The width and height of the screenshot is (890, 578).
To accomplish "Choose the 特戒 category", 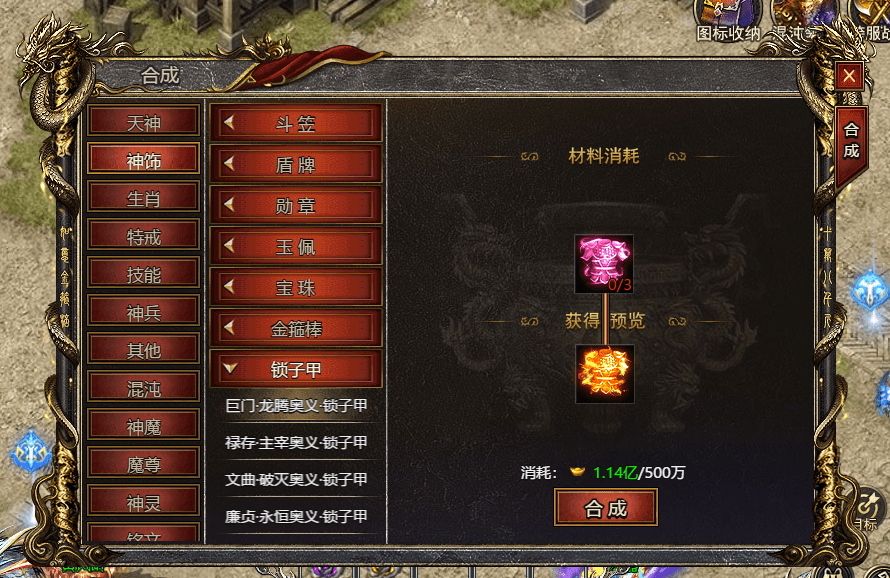I will [143, 236].
